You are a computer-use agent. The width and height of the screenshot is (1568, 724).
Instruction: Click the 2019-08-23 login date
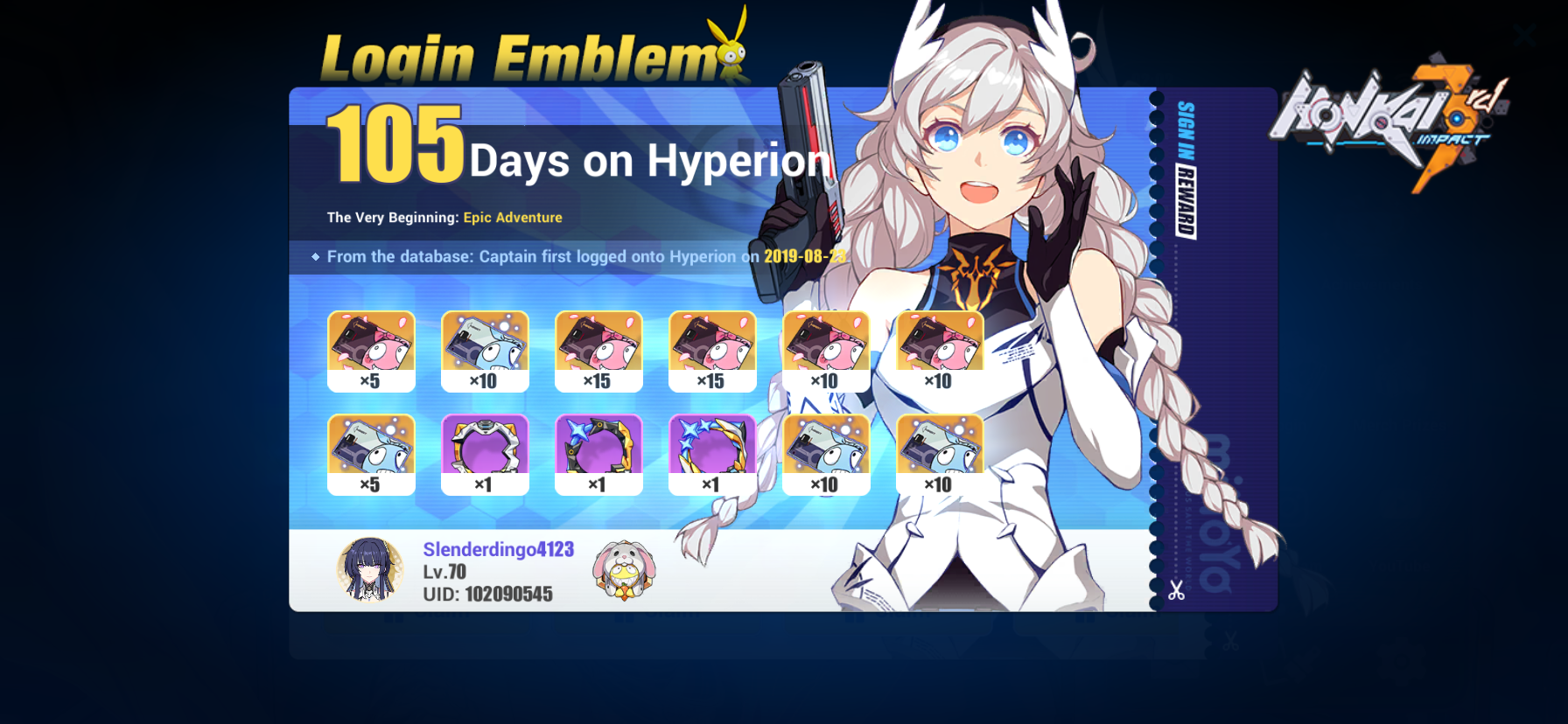(805, 256)
